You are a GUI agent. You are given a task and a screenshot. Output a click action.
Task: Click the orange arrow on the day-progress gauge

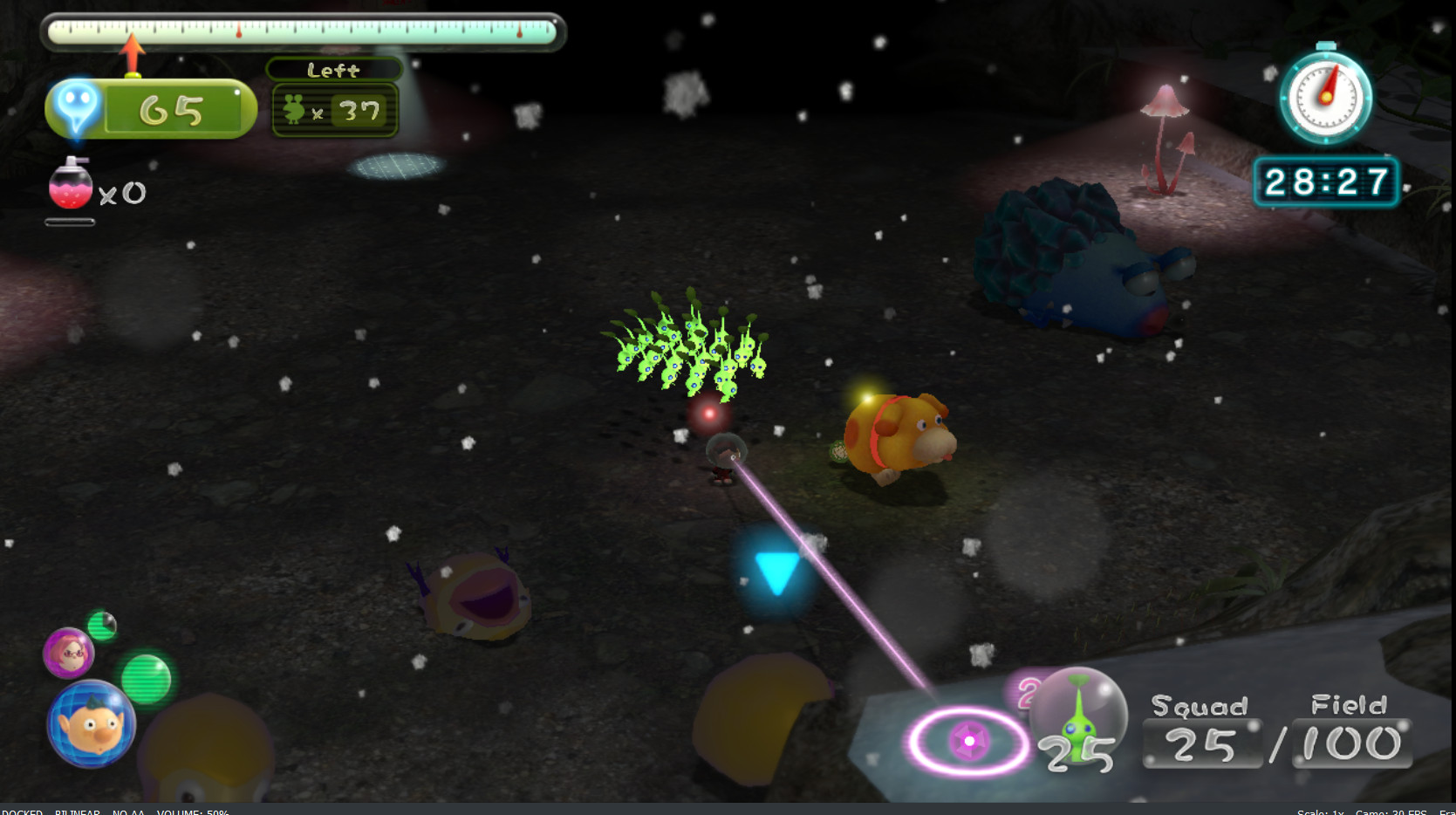133,49
